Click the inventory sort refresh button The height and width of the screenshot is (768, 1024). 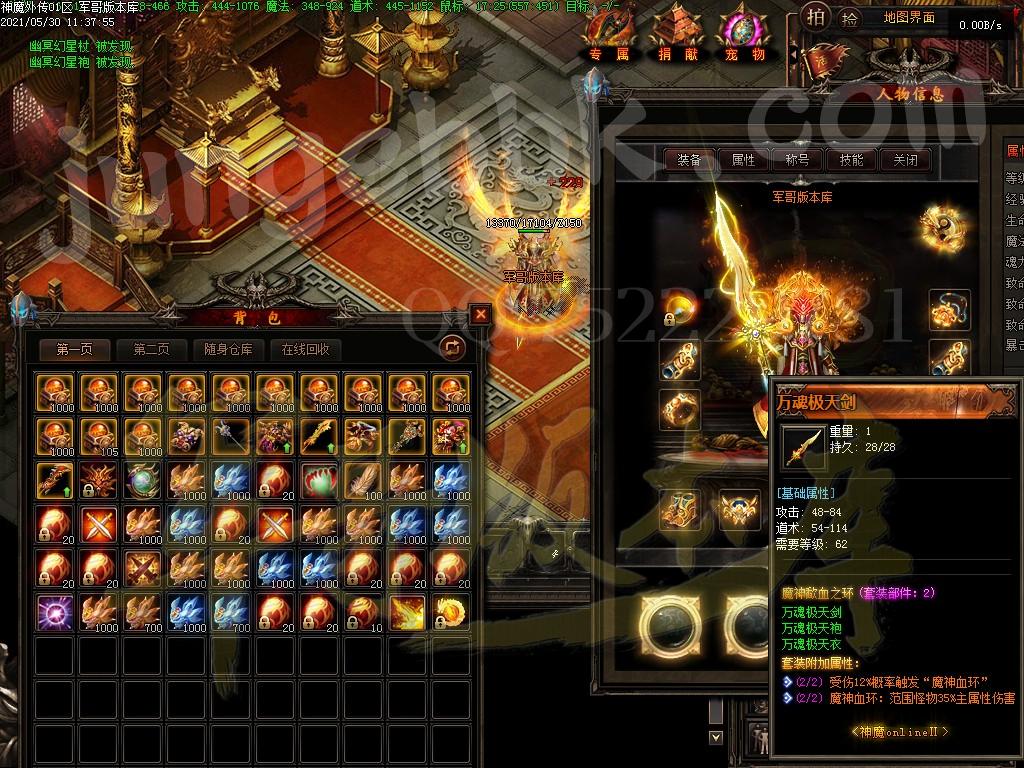pyautogui.click(x=452, y=347)
